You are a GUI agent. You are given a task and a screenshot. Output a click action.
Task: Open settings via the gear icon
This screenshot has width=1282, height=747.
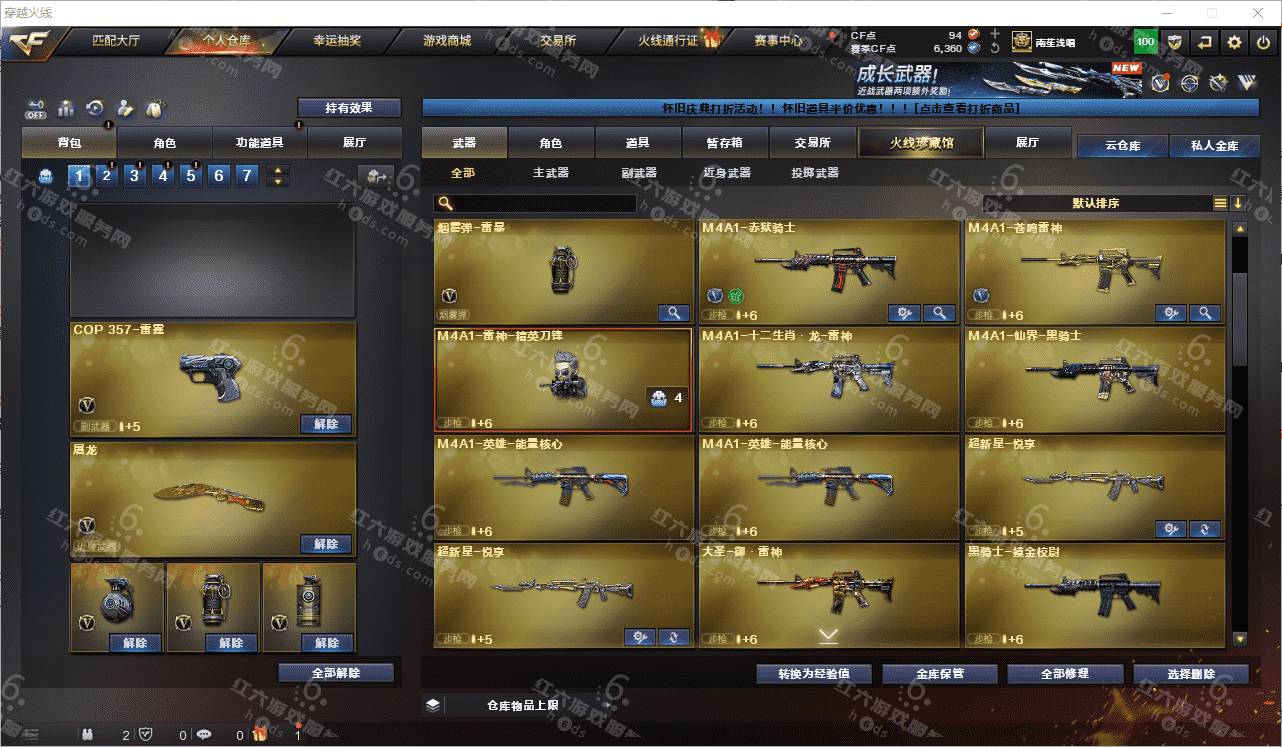click(1235, 42)
